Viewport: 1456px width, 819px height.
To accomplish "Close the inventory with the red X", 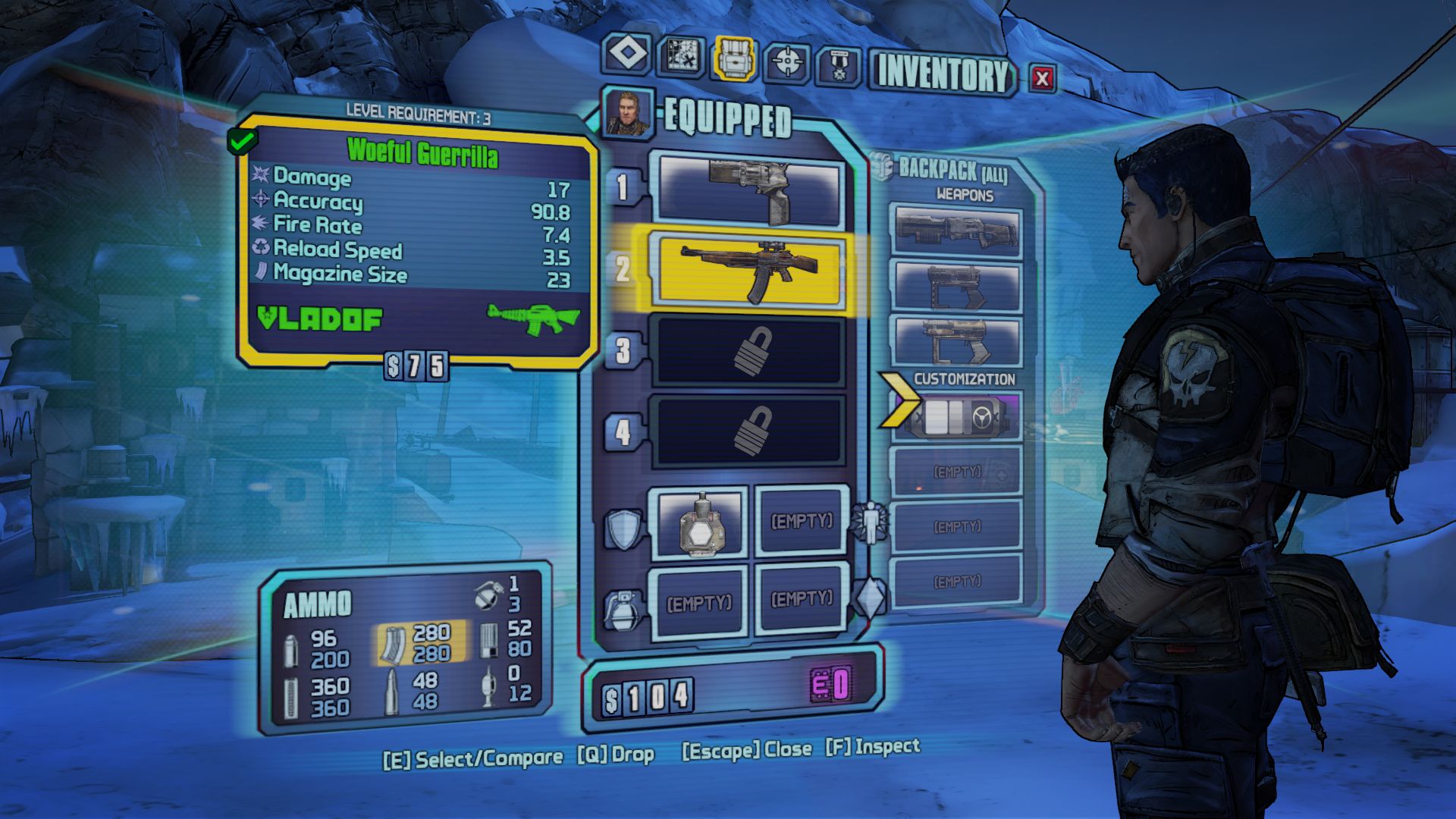I will tap(1043, 78).
